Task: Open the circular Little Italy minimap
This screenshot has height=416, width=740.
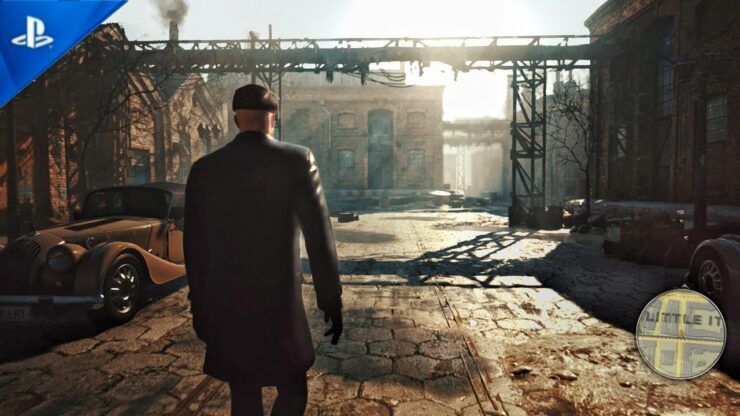Action: (681, 334)
